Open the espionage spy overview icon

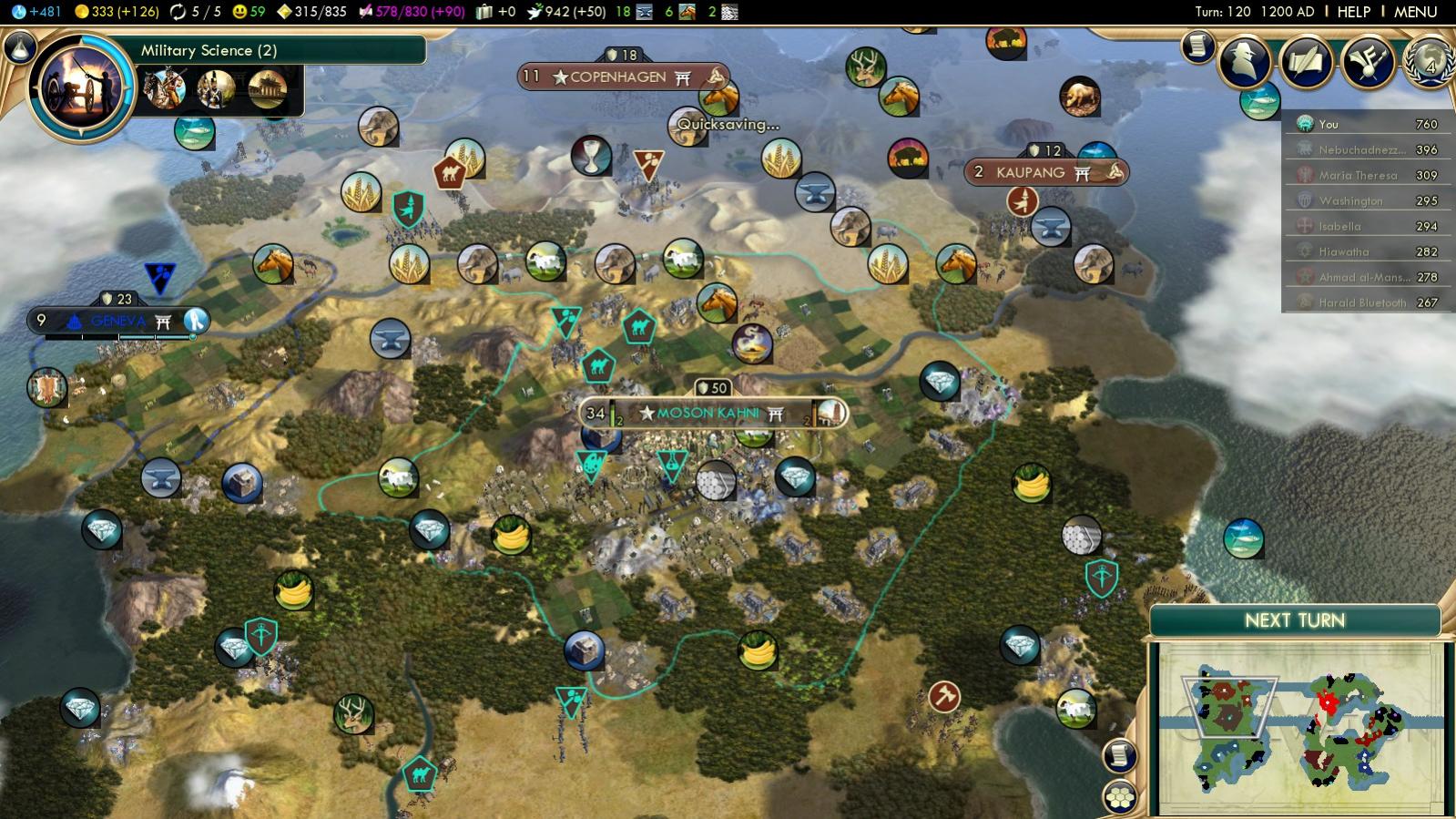click(x=1244, y=60)
